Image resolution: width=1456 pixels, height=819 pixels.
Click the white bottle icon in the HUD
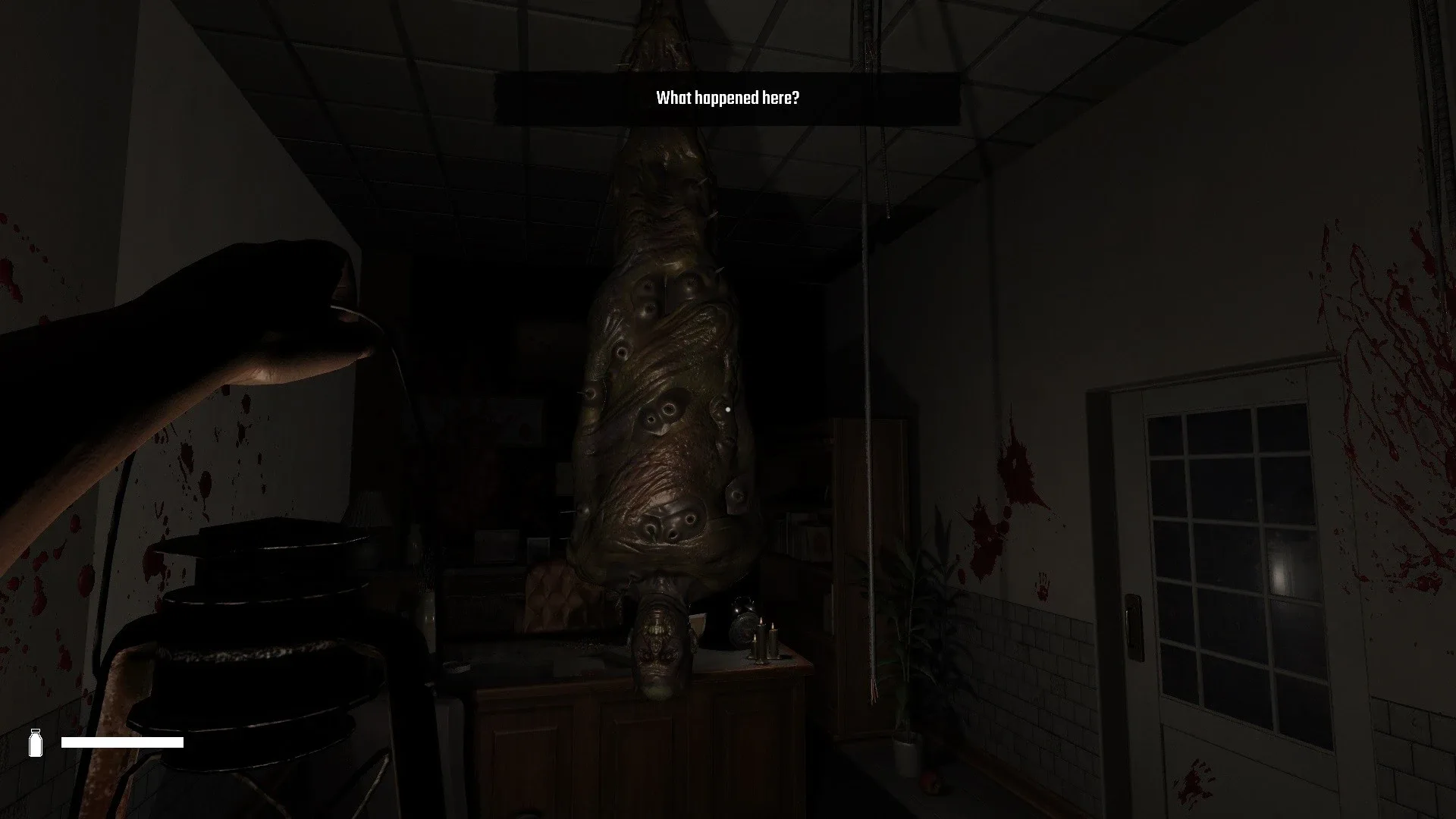(36, 742)
